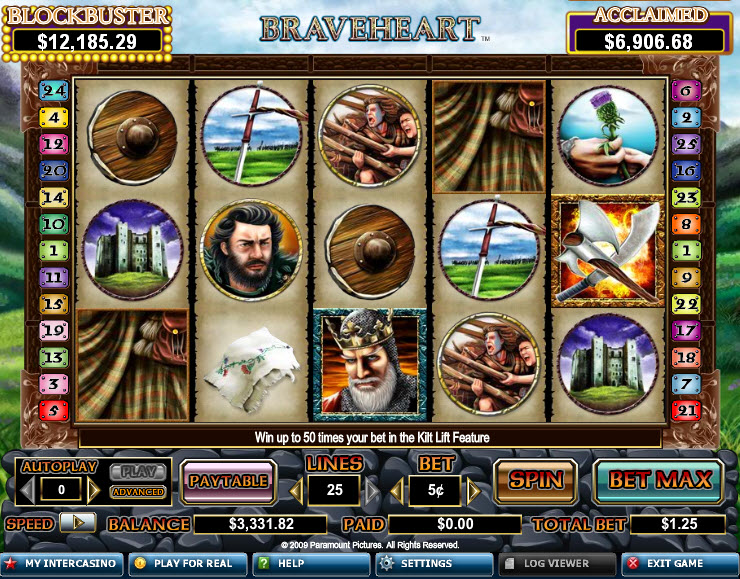Image resolution: width=740 pixels, height=579 pixels.
Task: Select payline number 24 marker
Action: 53,91
